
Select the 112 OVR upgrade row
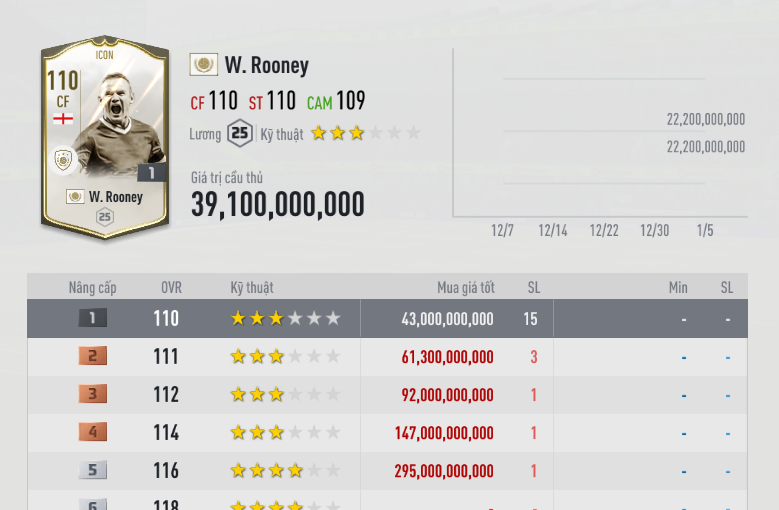[388, 395]
